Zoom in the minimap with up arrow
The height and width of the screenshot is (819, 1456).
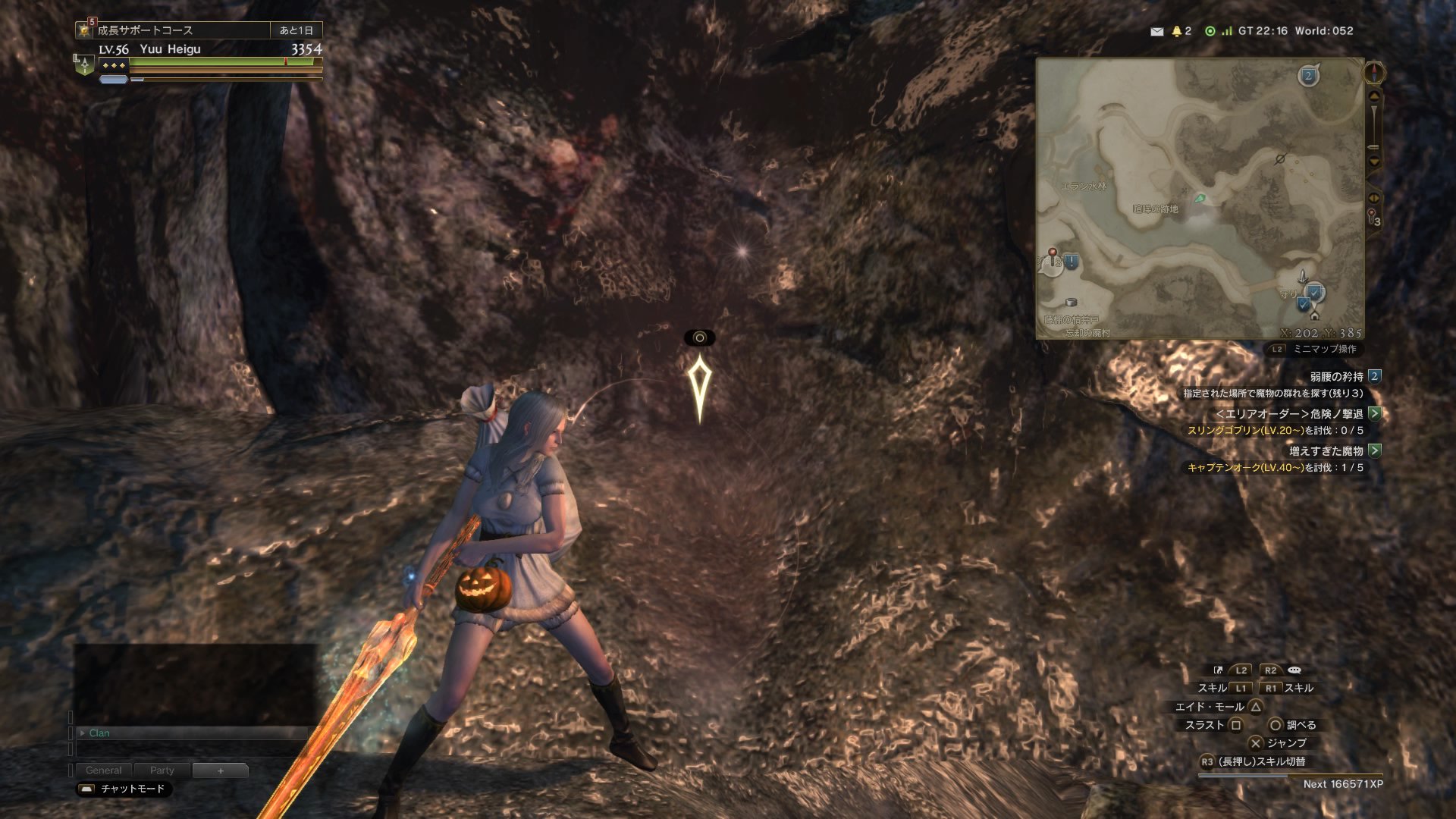click(1374, 96)
